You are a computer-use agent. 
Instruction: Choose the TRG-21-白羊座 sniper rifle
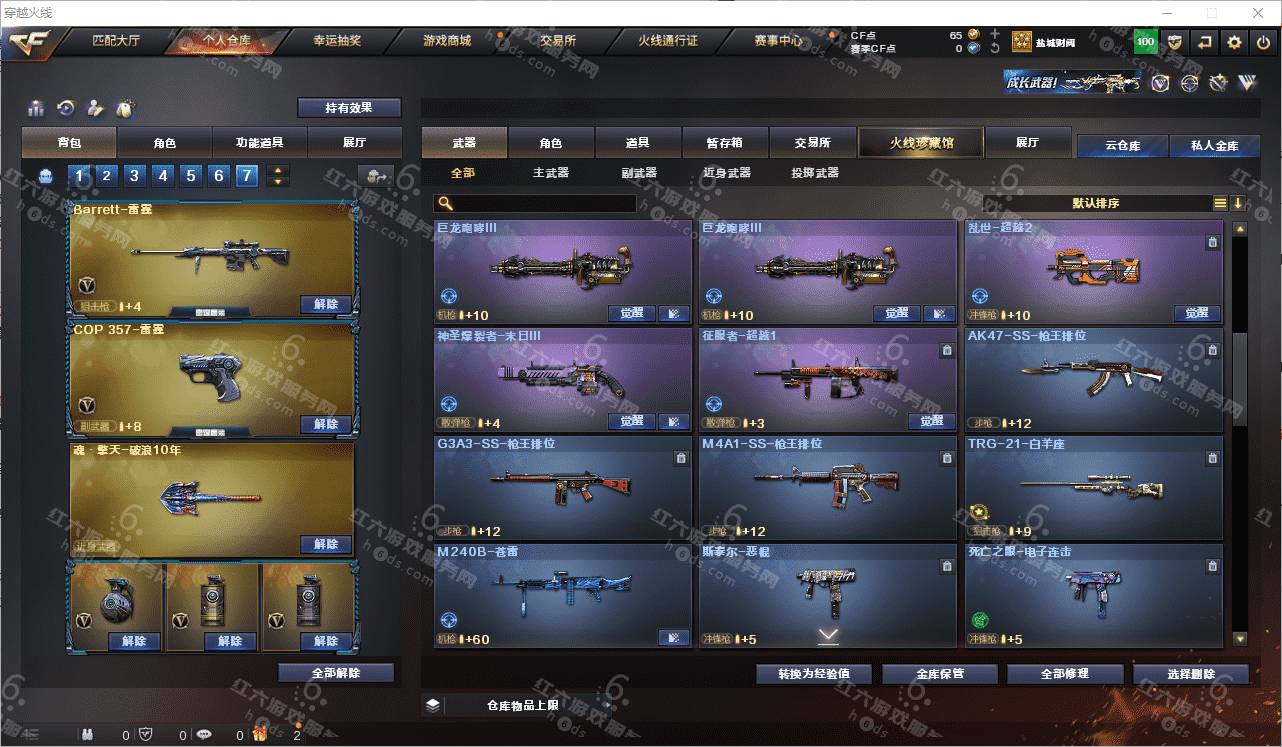point(1093,487)
